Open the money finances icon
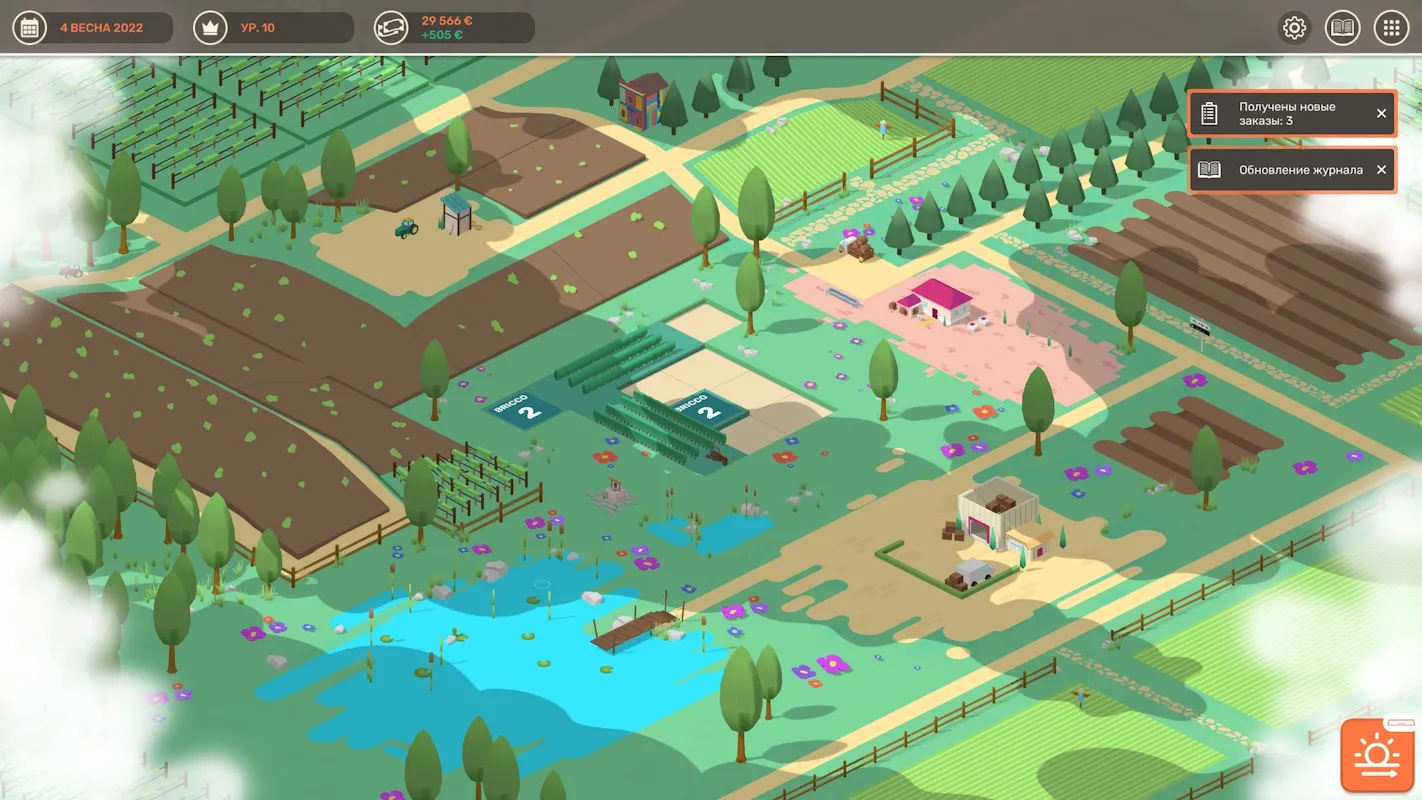Screen dimensions: 1422x800 tap(391, 28)
